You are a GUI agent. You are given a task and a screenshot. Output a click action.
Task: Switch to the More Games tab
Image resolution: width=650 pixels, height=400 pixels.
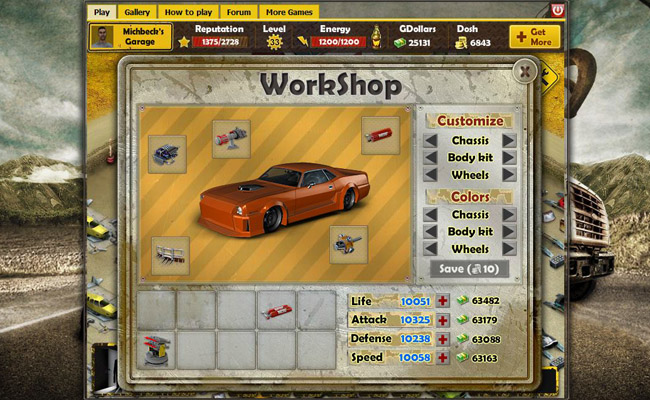pyautogui.click(x=289, y=12)
